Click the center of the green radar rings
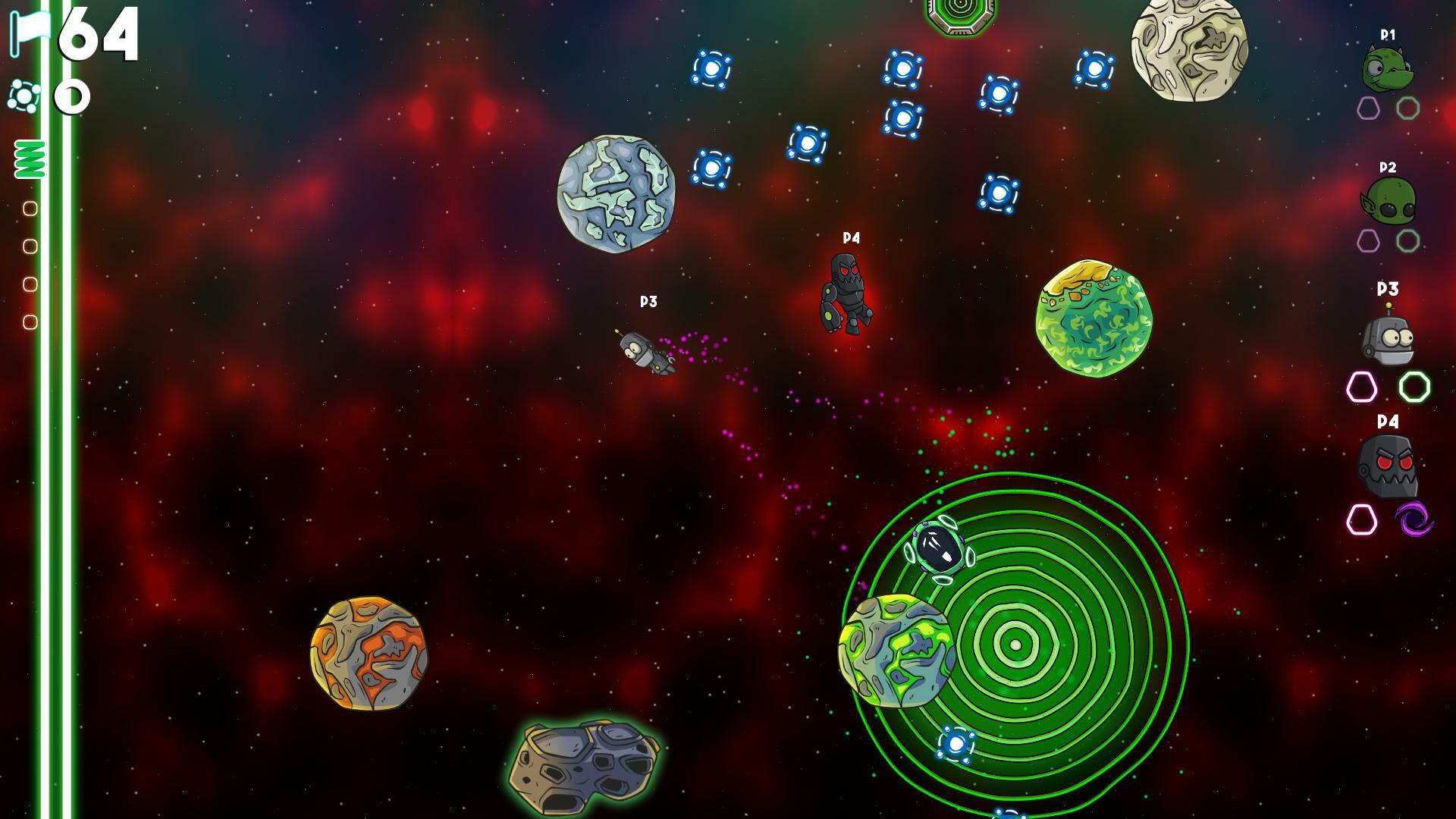This screenshot has height=819, width=1456. tap(1014, 645)
